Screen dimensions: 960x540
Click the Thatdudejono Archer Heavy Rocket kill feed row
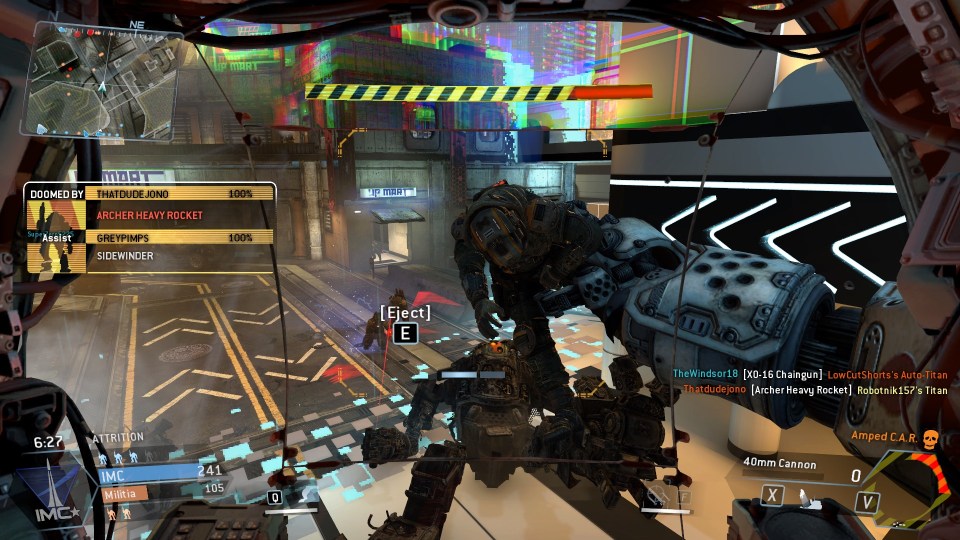click(814, 390)
